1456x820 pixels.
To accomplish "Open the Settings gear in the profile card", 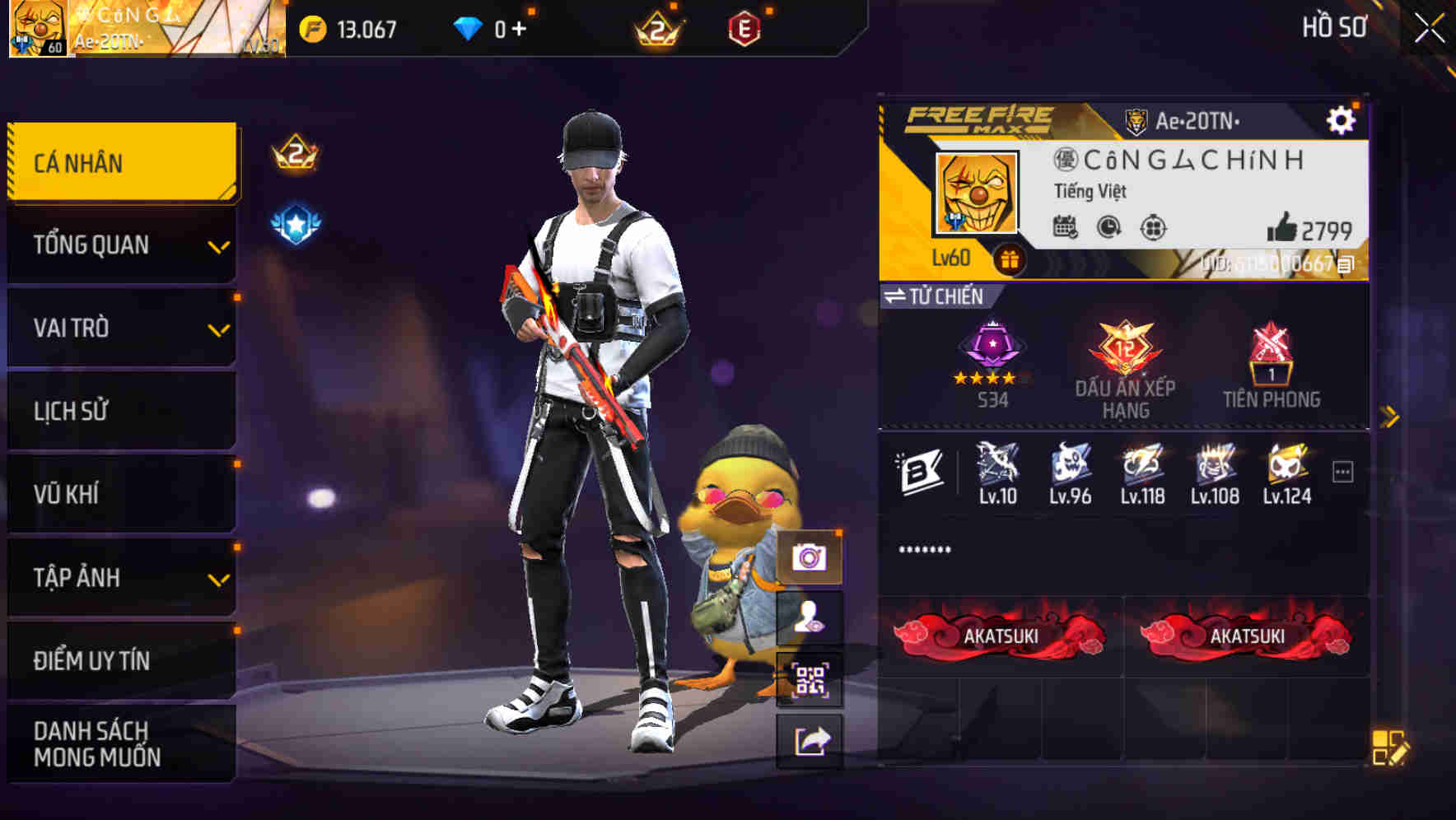I will tap(1342, 119).
